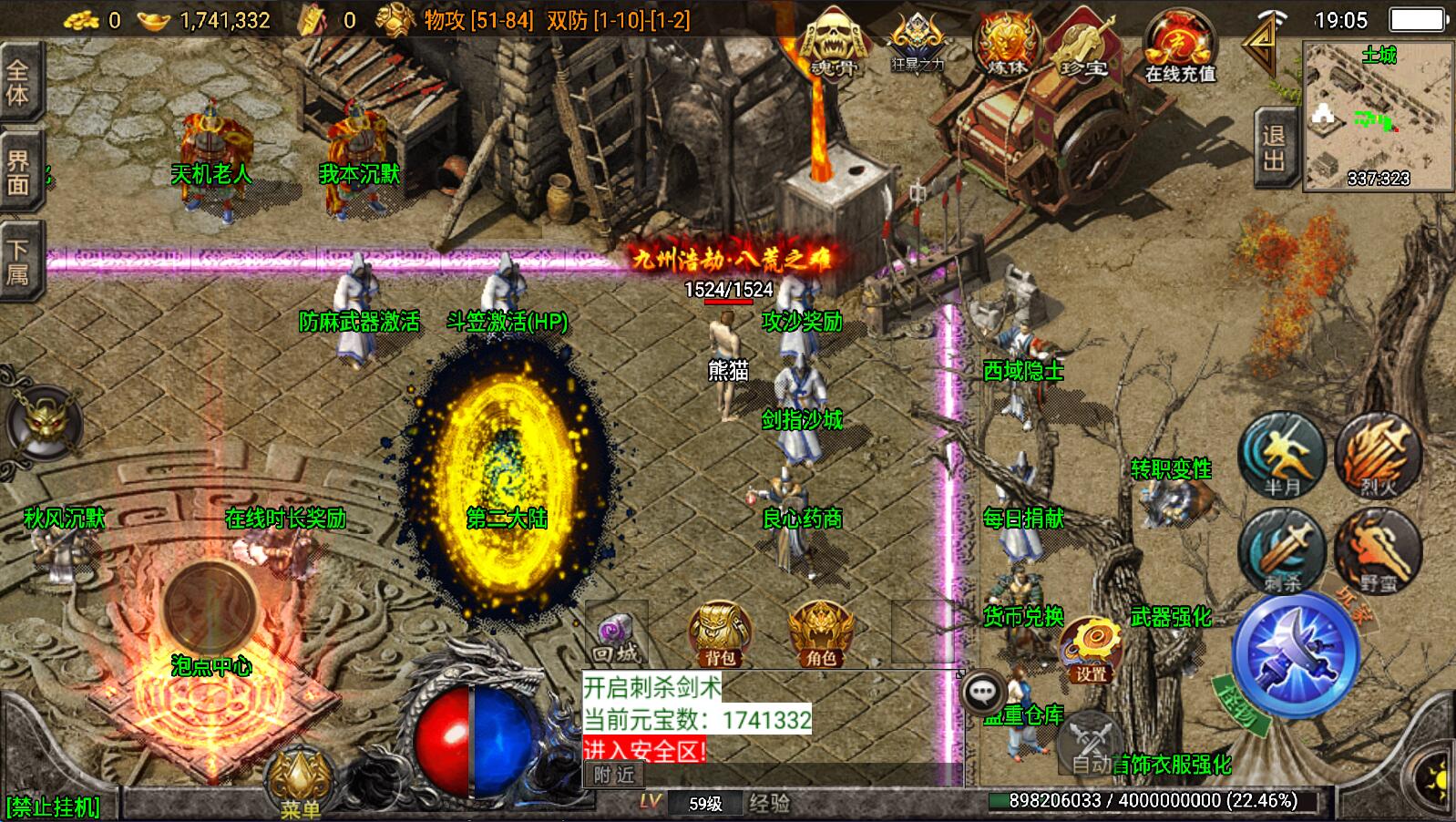The image size is (1456, 822).
Task: Open the 菜单 menu button
Action: 299,782
